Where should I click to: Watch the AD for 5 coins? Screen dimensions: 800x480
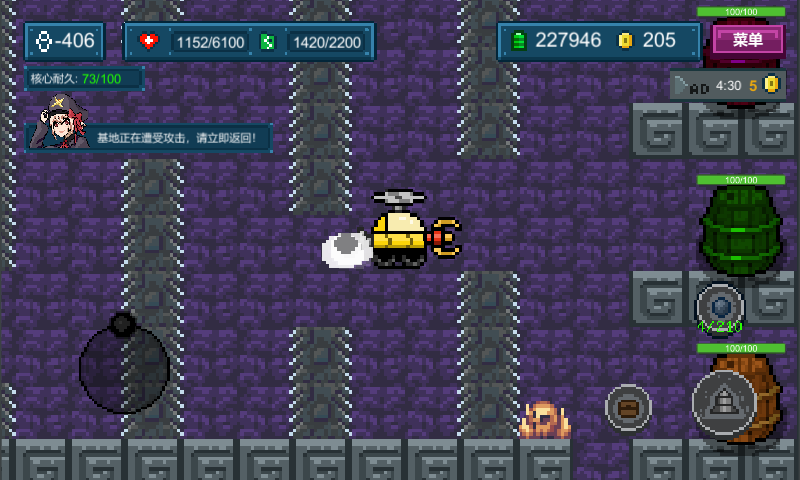[726, 86]
